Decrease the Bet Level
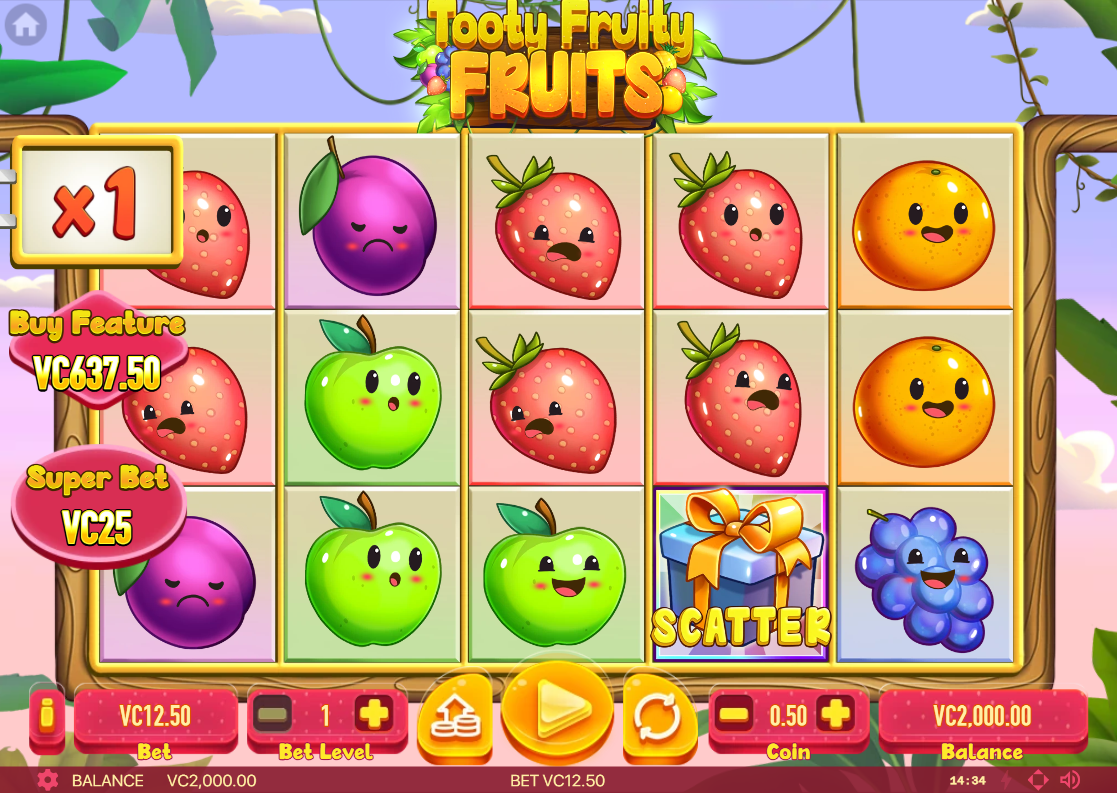Screen dimensions: 1117x793 pos(273,714)
